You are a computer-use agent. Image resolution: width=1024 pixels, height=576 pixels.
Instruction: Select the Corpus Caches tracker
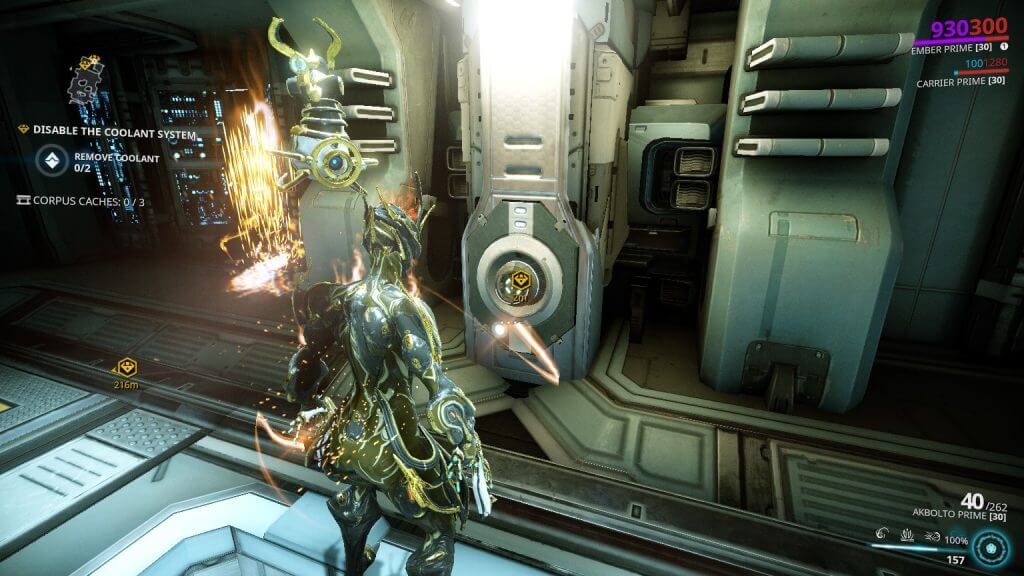point(81,201)
